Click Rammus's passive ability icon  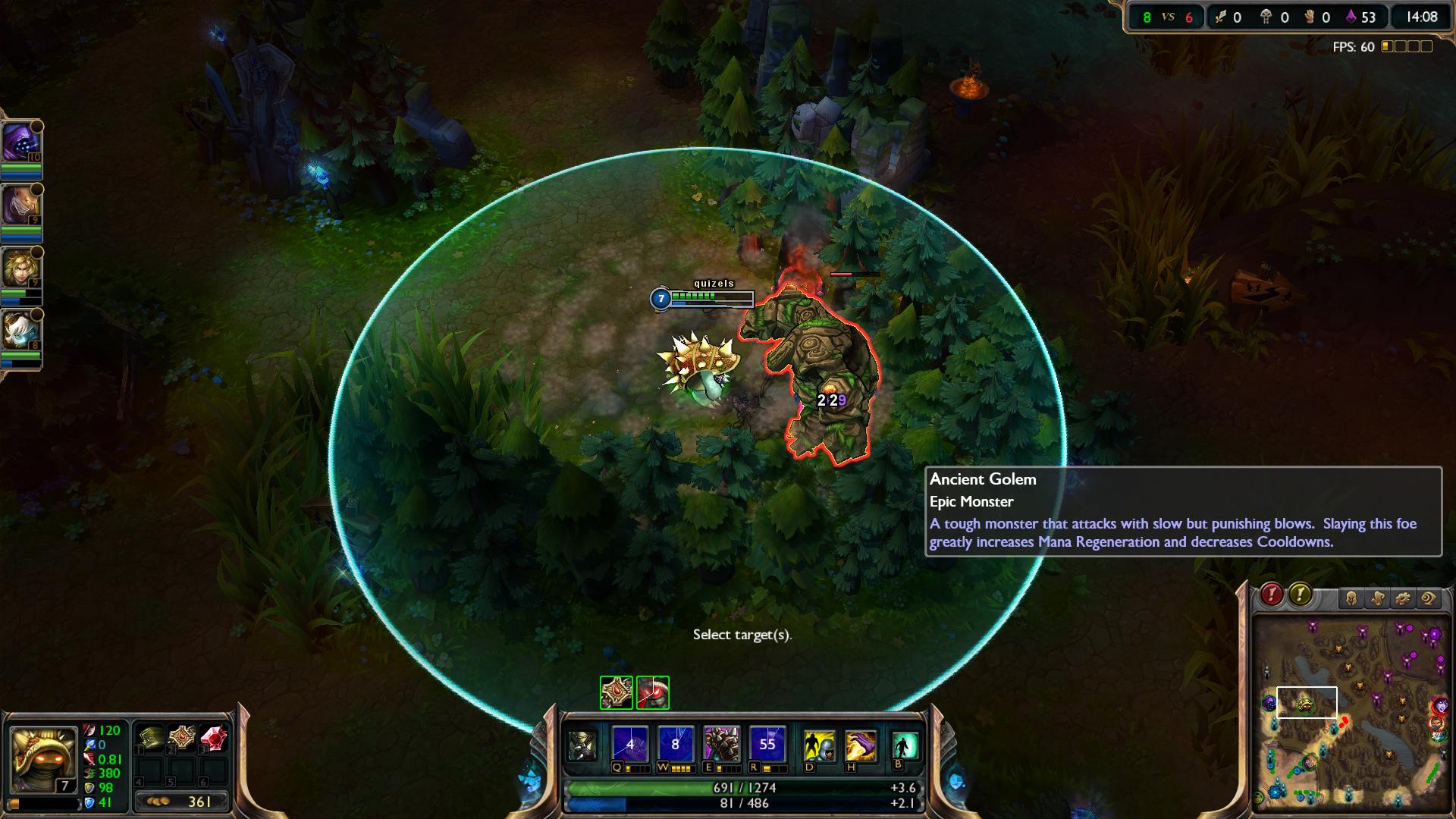coord(582,745)
